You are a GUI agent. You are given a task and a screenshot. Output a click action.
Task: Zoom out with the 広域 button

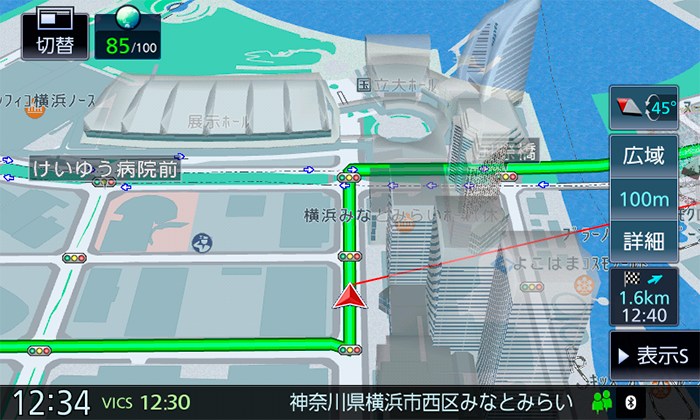pyautogui.click(x=643, y=157)
